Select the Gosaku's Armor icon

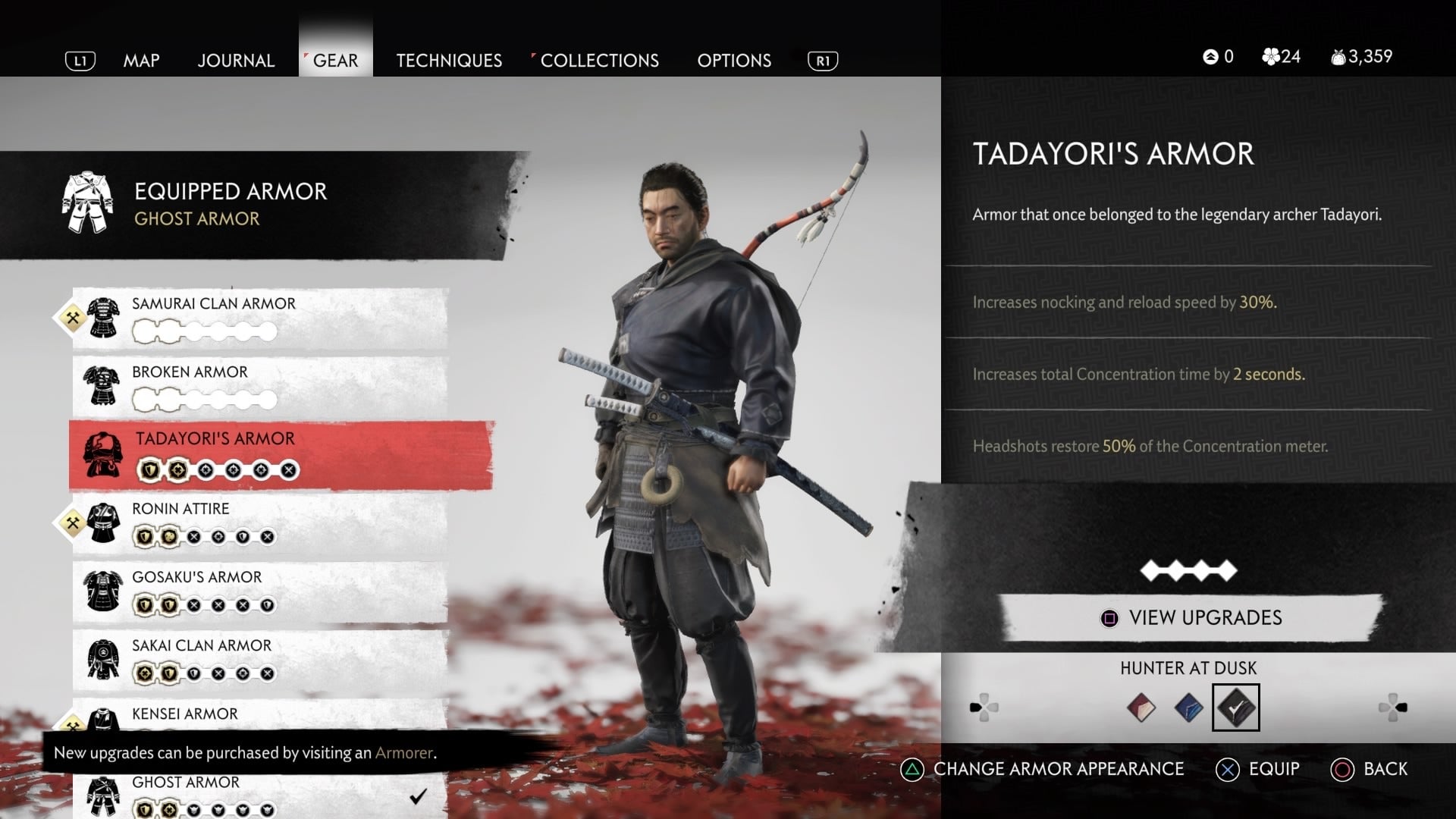105,591
